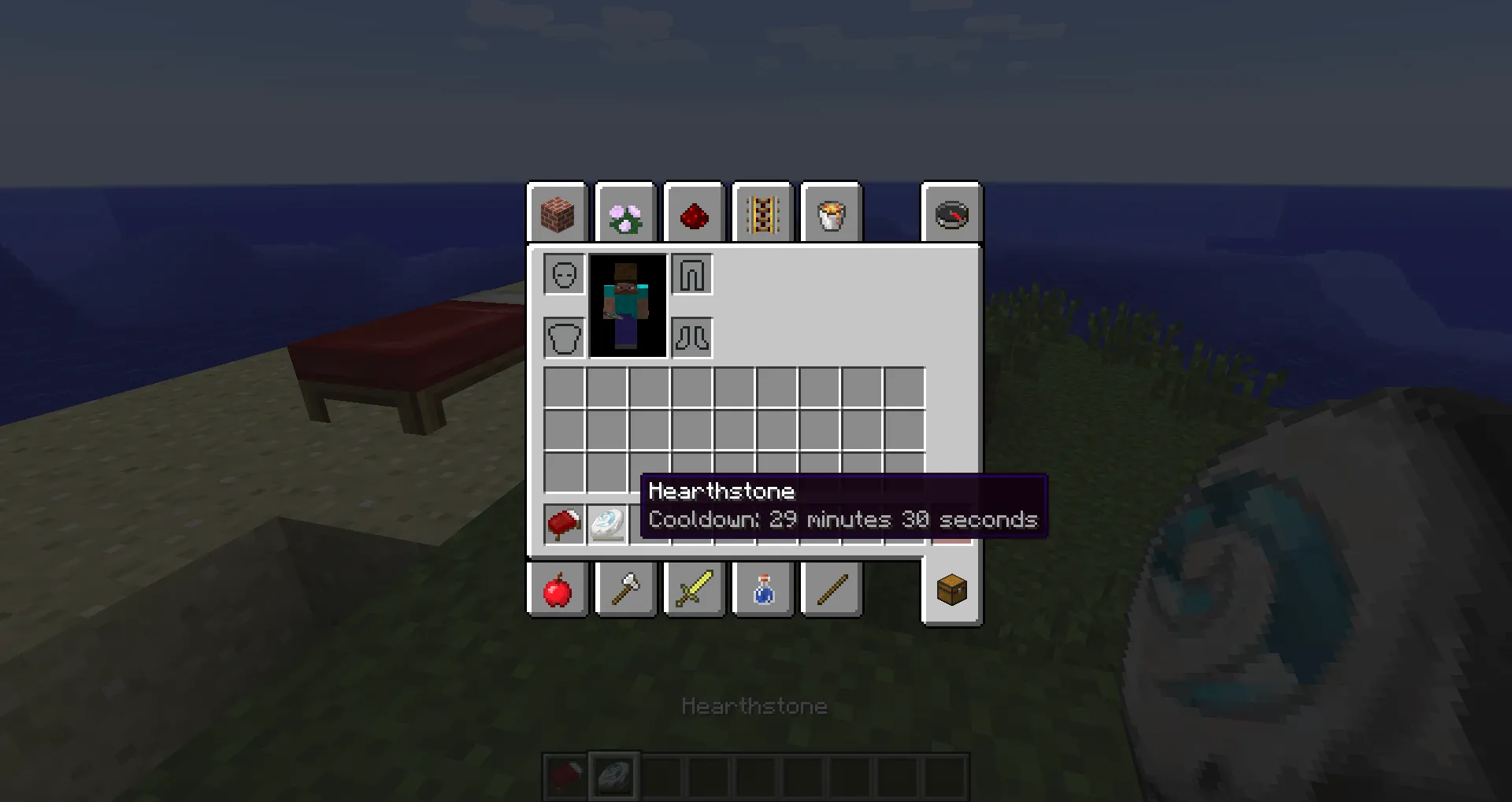This screenshot has height=802, width=1512.
Task: Switch to the Survival Inventory chest tab
Action: (951, 589)
